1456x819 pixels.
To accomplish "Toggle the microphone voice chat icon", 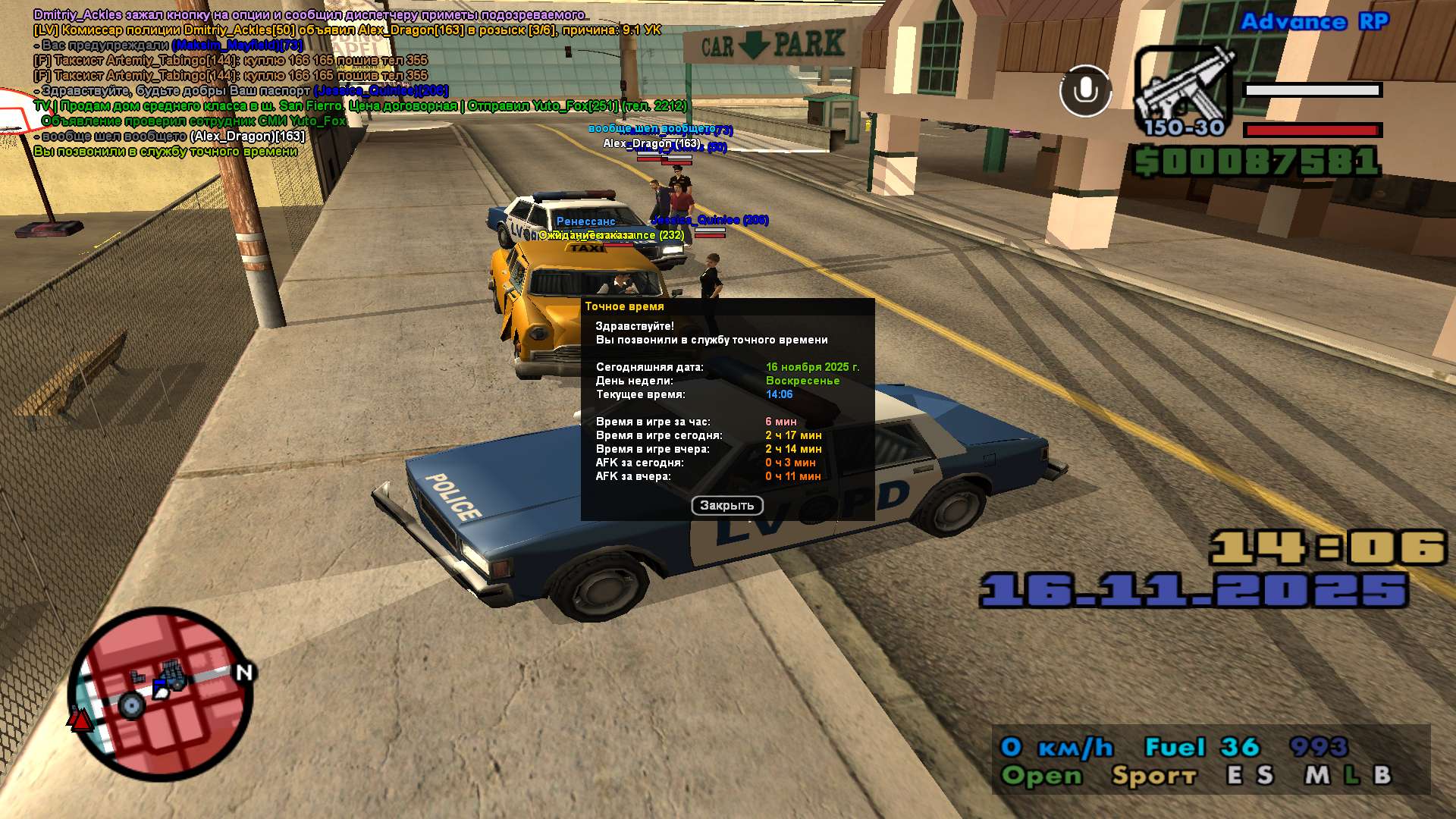I will tap(1085, 91).
